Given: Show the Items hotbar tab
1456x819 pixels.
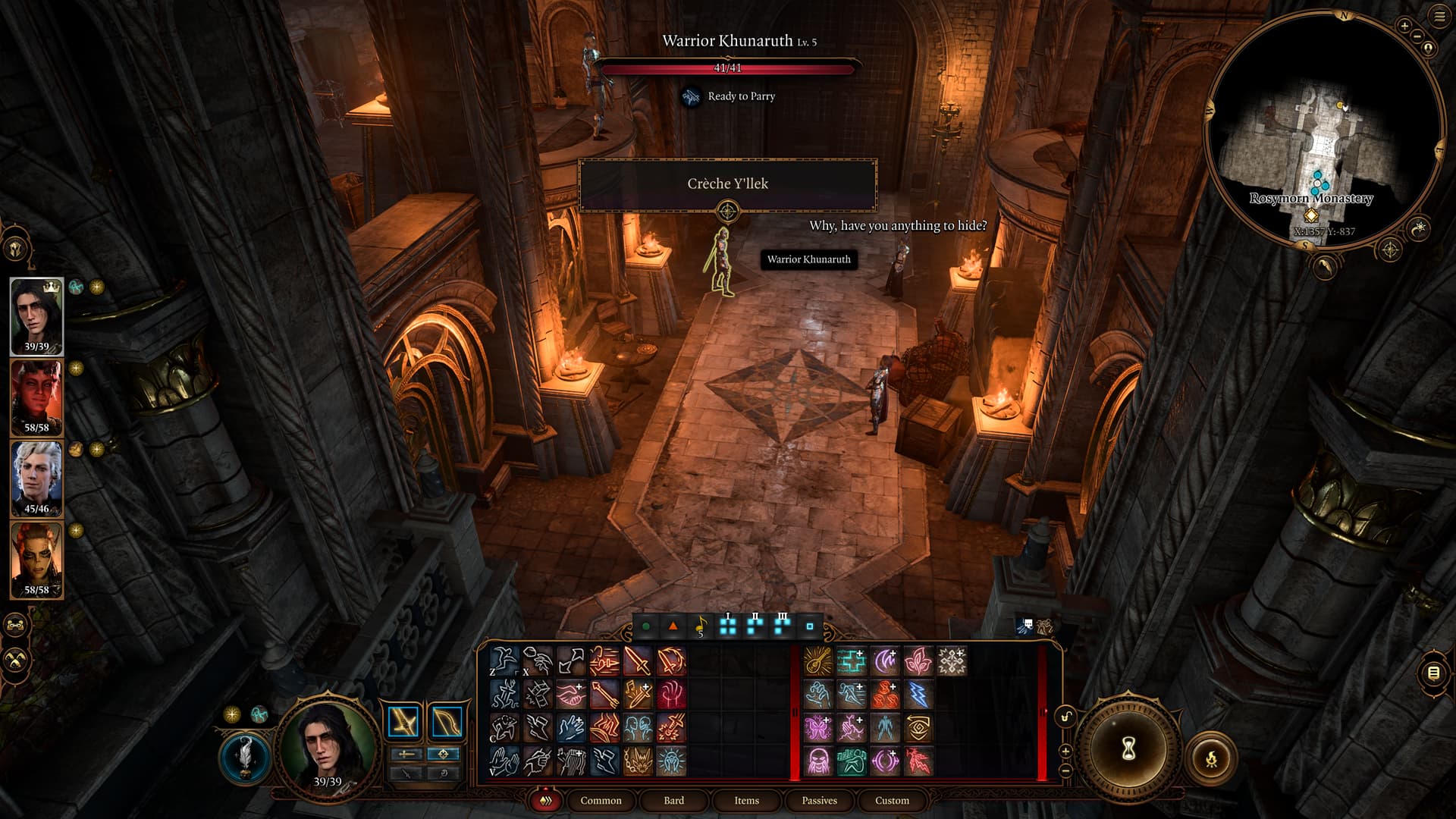Looking at the screenshot, I should coord(746,800).
